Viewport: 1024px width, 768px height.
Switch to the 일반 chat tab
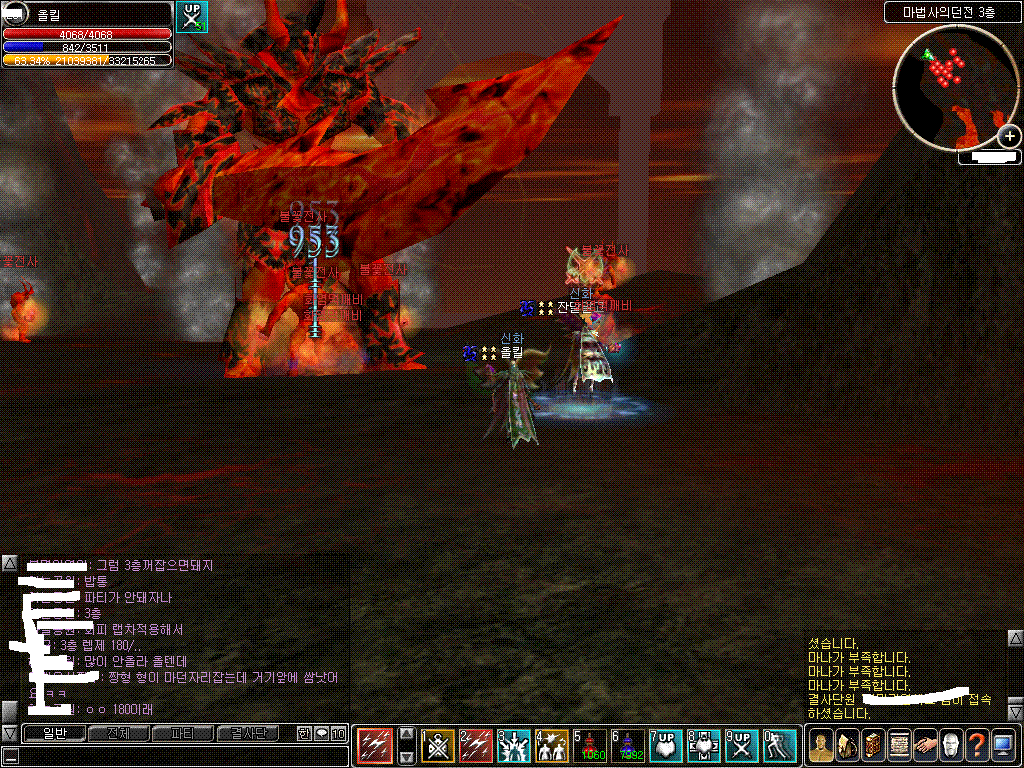tap(53, 734)
